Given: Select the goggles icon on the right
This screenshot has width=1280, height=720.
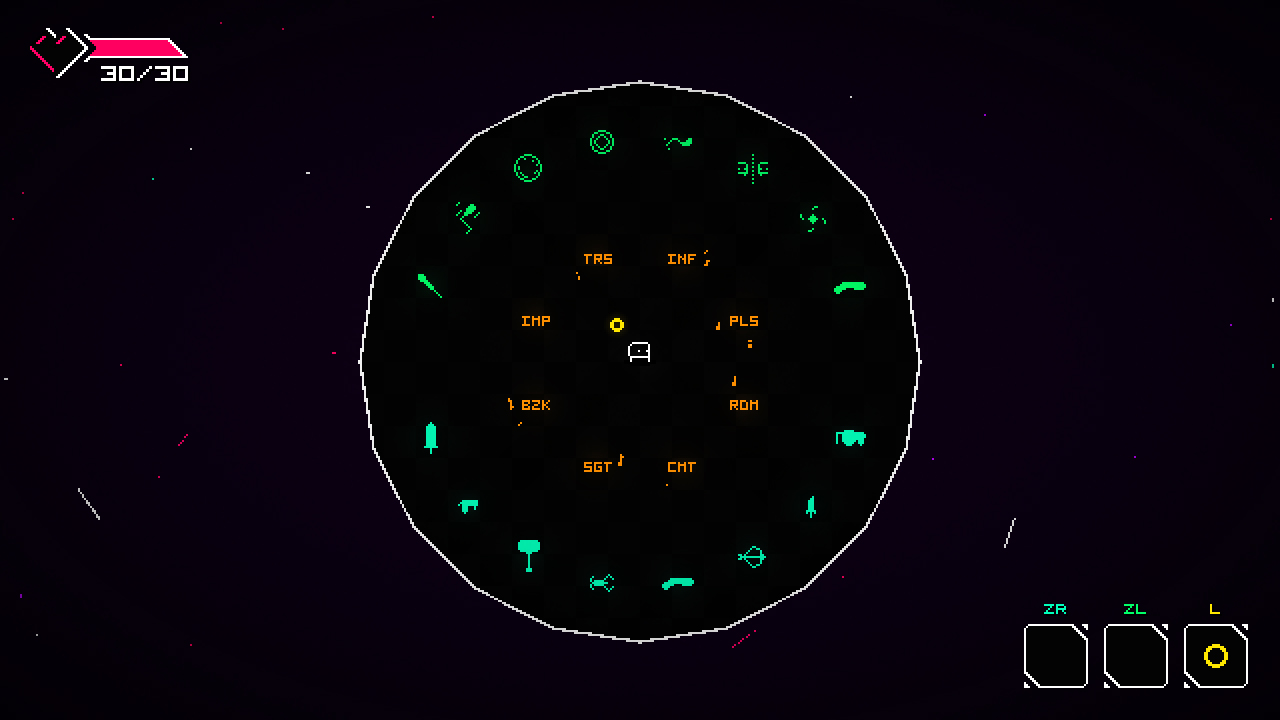Looking at the screenshot, I should coord(850,438).
